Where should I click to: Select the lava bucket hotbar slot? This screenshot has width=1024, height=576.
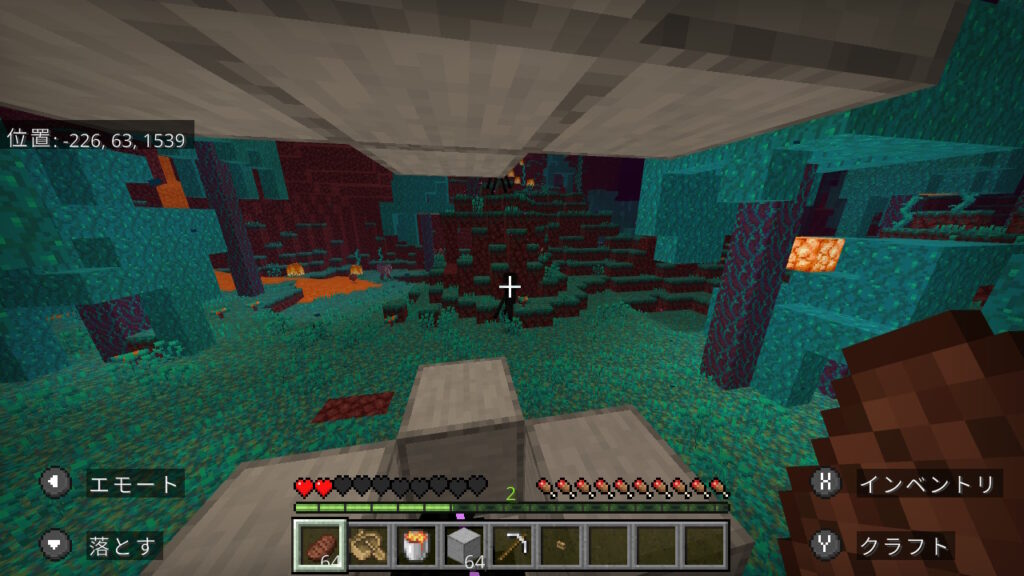[x=414, y=546]
